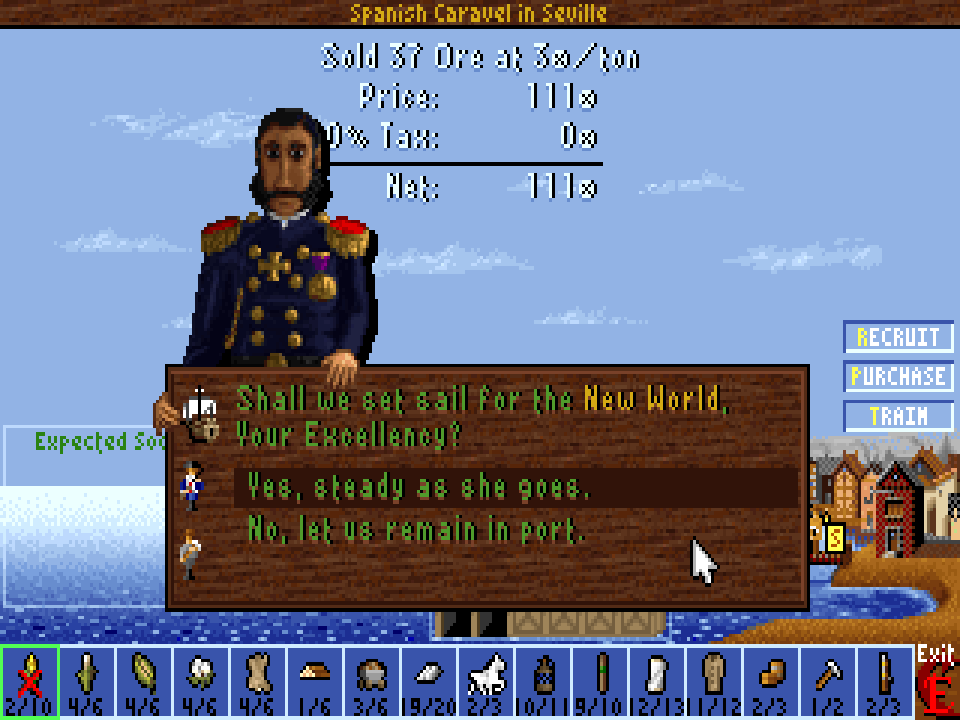Select the corn food cargo slot
960x720 pixels.
[29, 681]
